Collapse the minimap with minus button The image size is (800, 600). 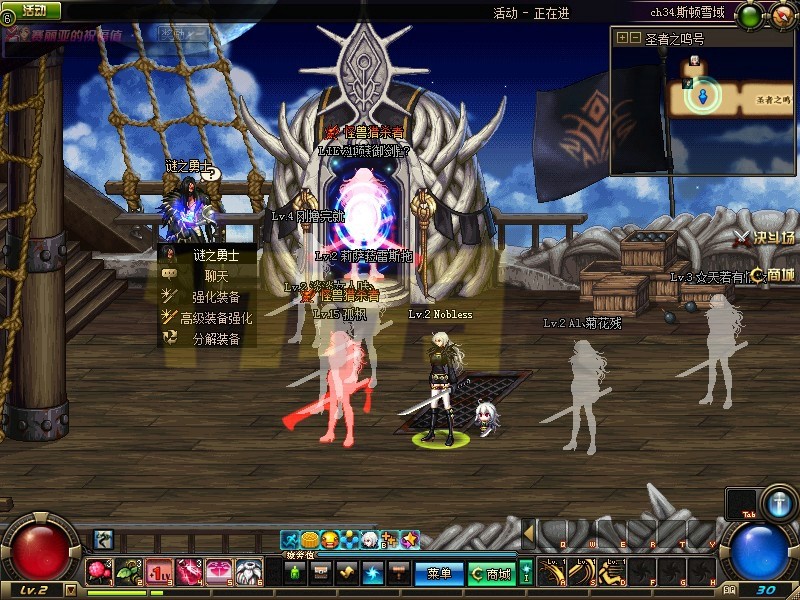(x=635, y=38)
